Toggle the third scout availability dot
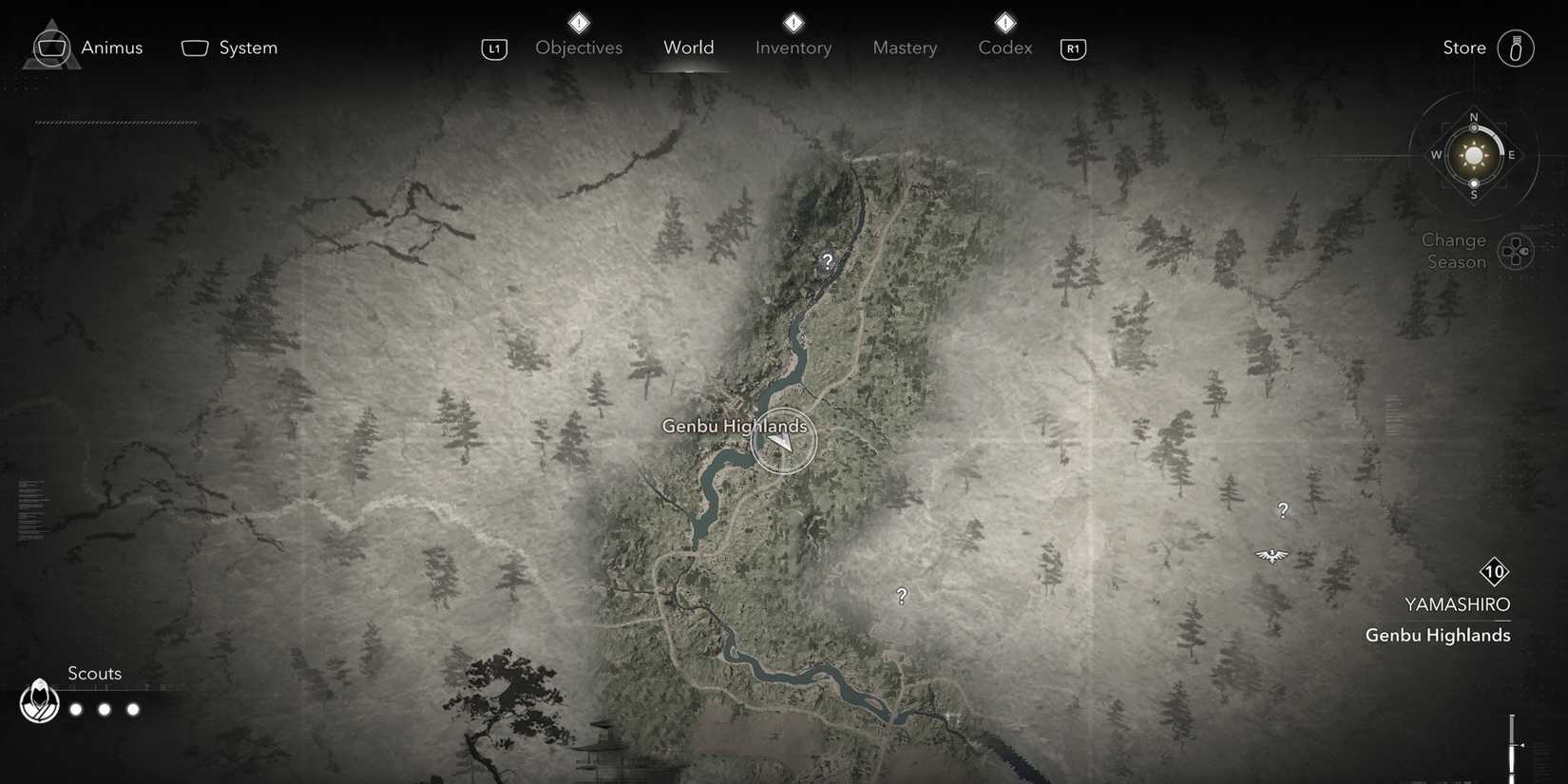Image resolution: width=1568 pixels, height=784 pixels. pos(133,708)
